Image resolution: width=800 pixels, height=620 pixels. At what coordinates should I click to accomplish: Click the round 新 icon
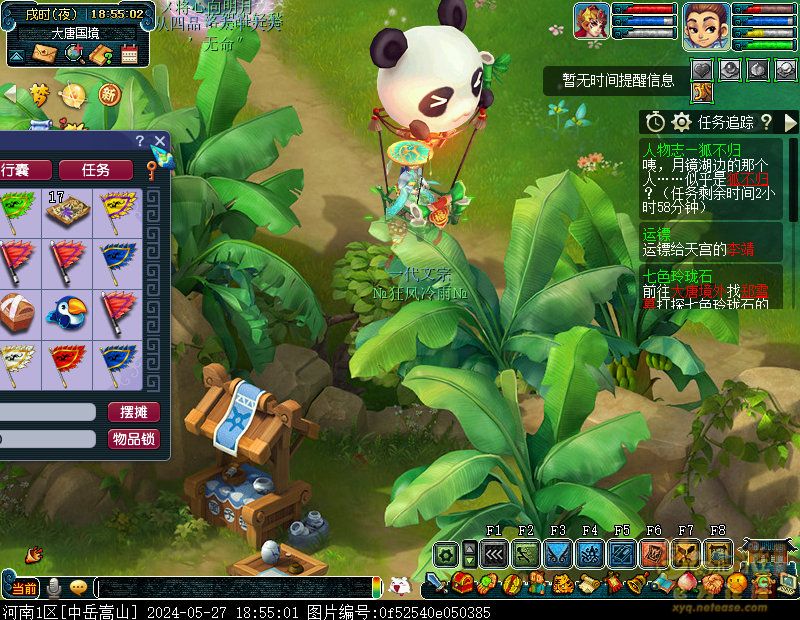coord(108,94)
